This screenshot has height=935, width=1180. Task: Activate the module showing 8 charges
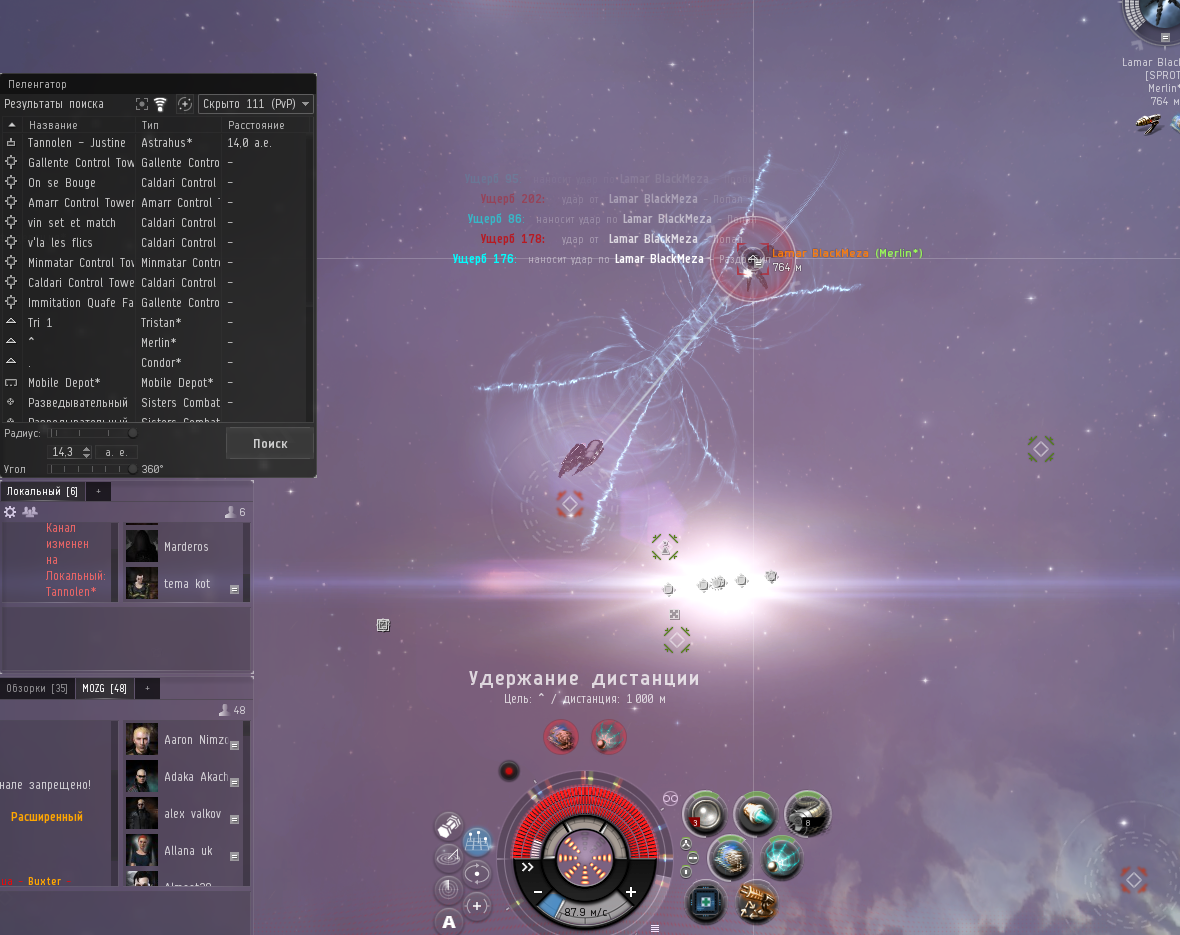807,813
